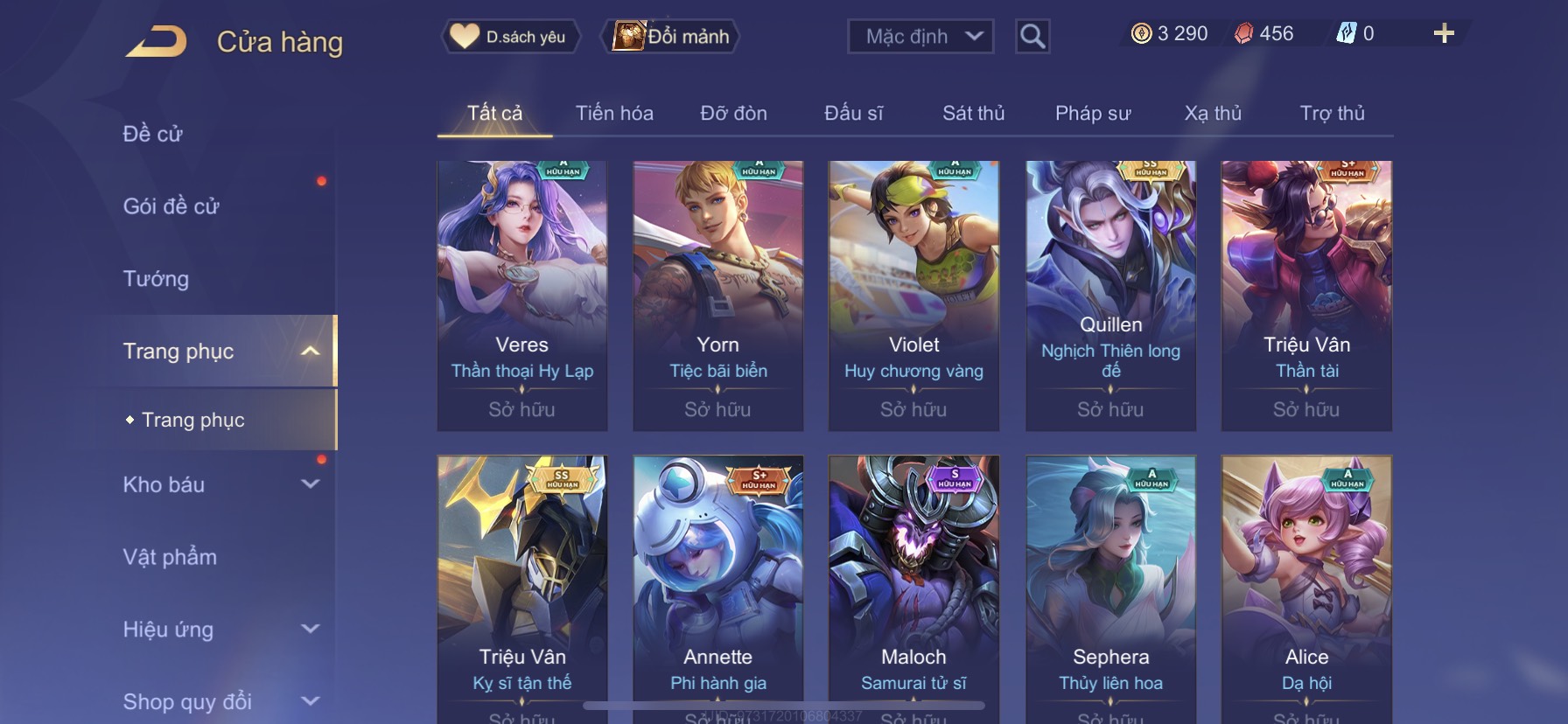Select the Pháp sư tab
The width and height of the screenshot is (1568, 724).
click(x=1093, y=114)
